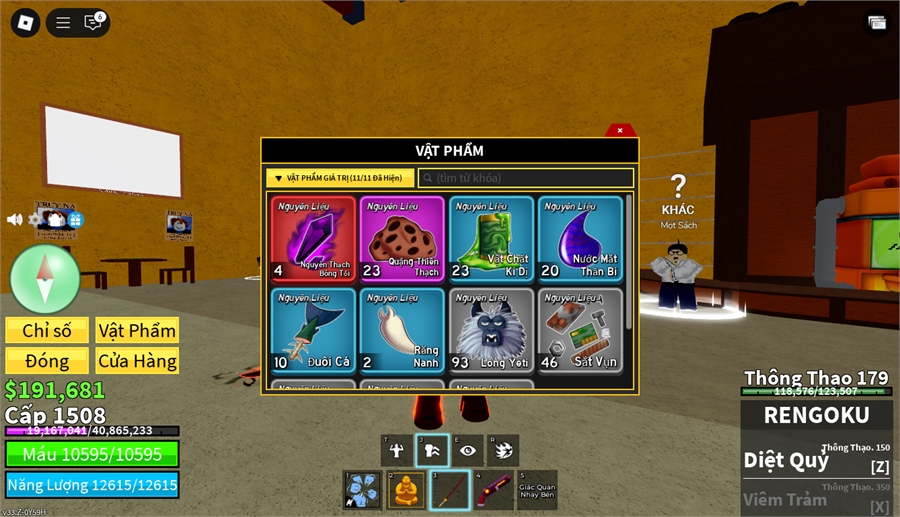Toggle the eye observation ability
This screenshot has width=900, height=517.
tap(467, 450)
